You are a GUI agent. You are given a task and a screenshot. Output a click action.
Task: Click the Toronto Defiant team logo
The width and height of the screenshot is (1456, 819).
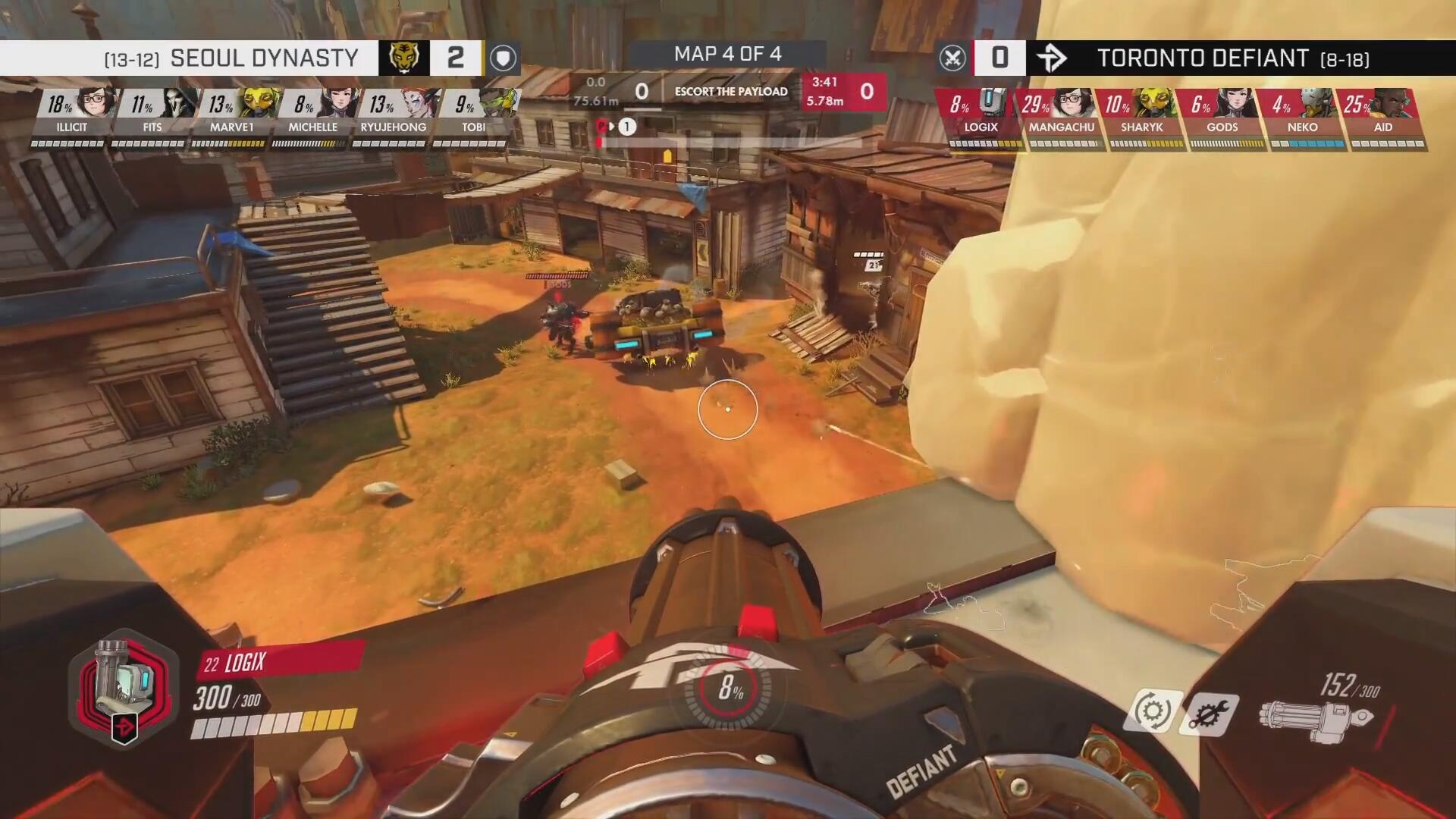pyautogui.click(x=1052, y=58)
